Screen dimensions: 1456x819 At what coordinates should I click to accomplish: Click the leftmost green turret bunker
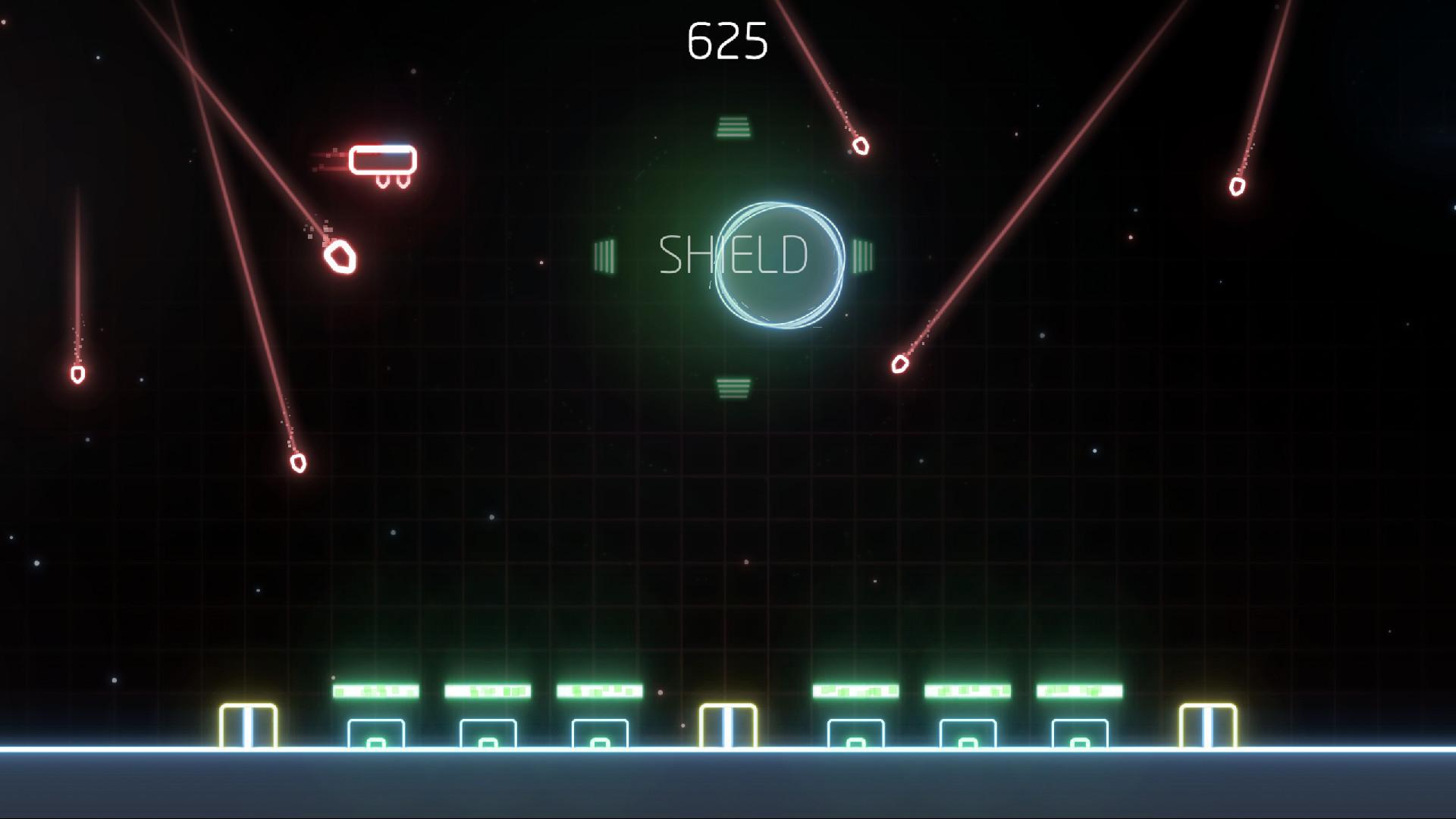[377, 733]
